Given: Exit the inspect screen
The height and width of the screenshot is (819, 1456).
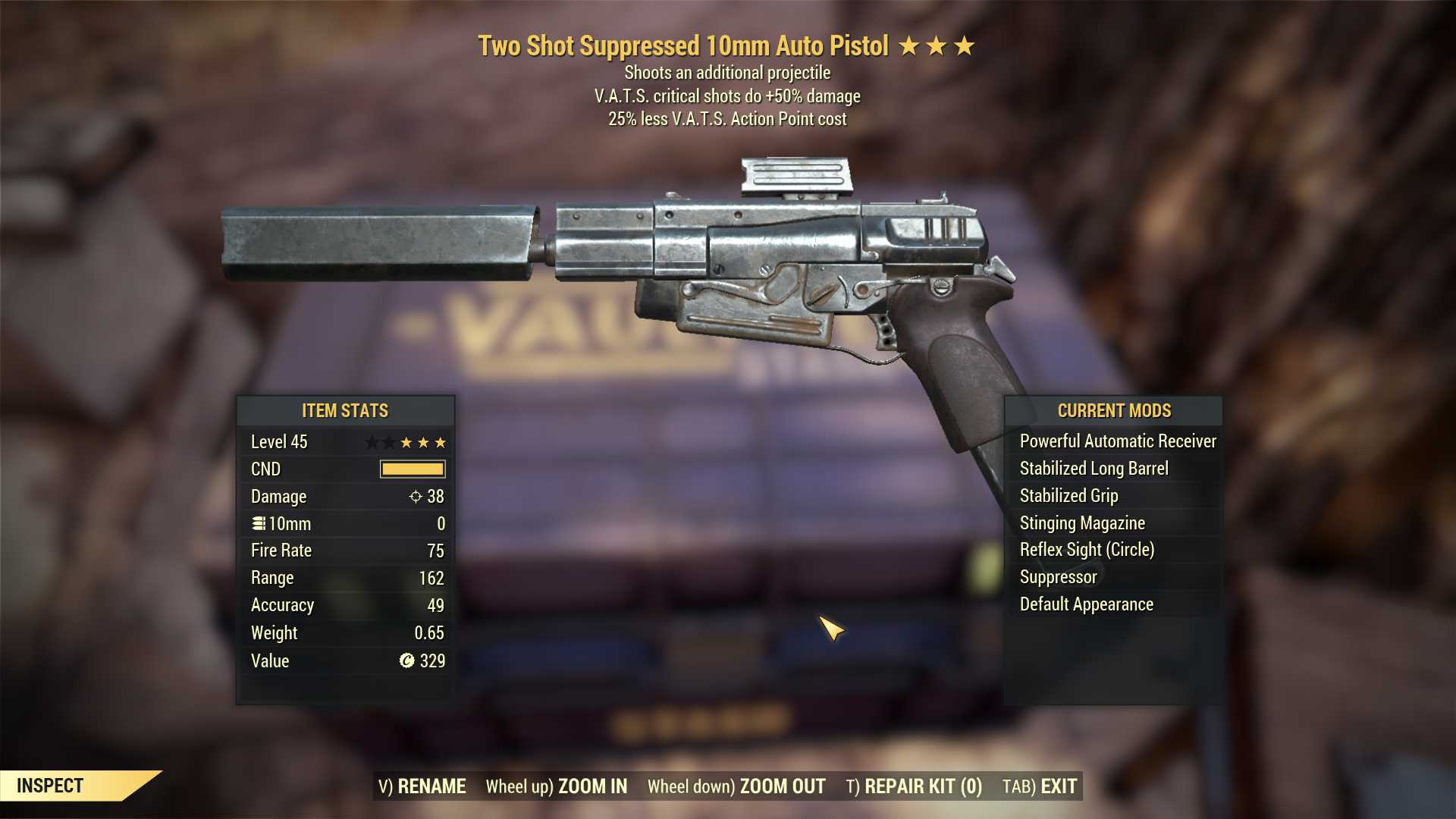Looking at the screenshot, I should point(1040,786).
